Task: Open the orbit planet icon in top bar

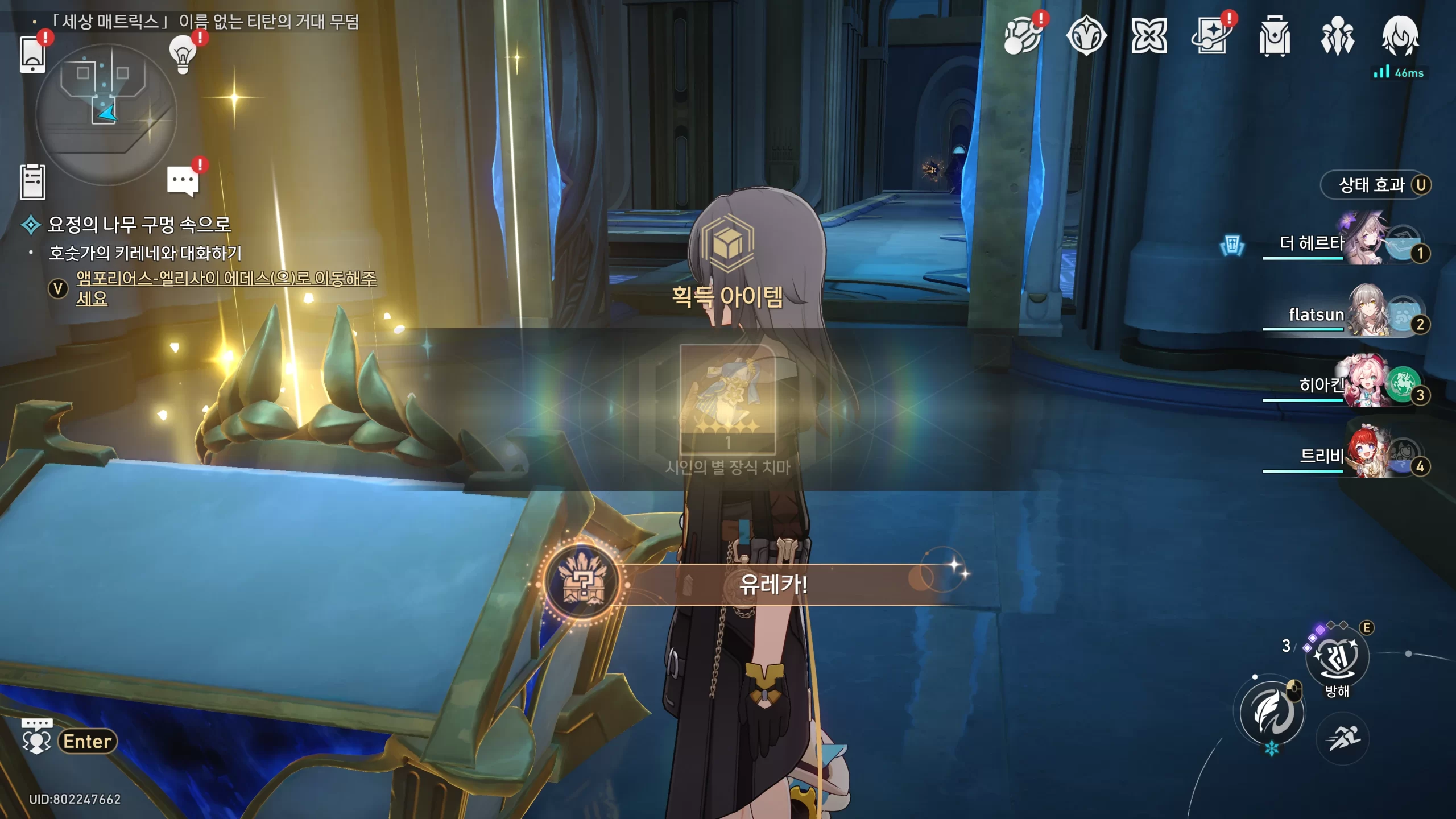Action: pos(1022,36)
